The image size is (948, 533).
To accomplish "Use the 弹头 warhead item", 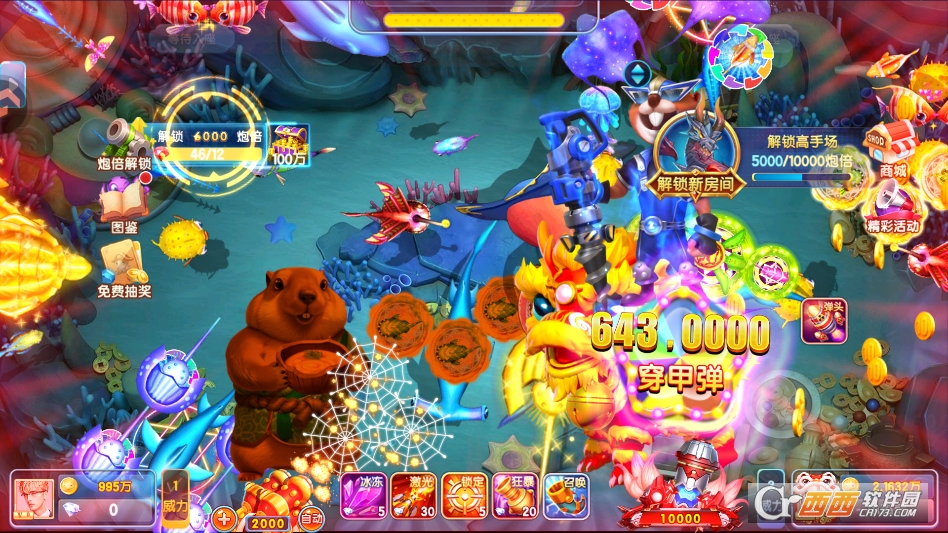I will tap(824, 321).
